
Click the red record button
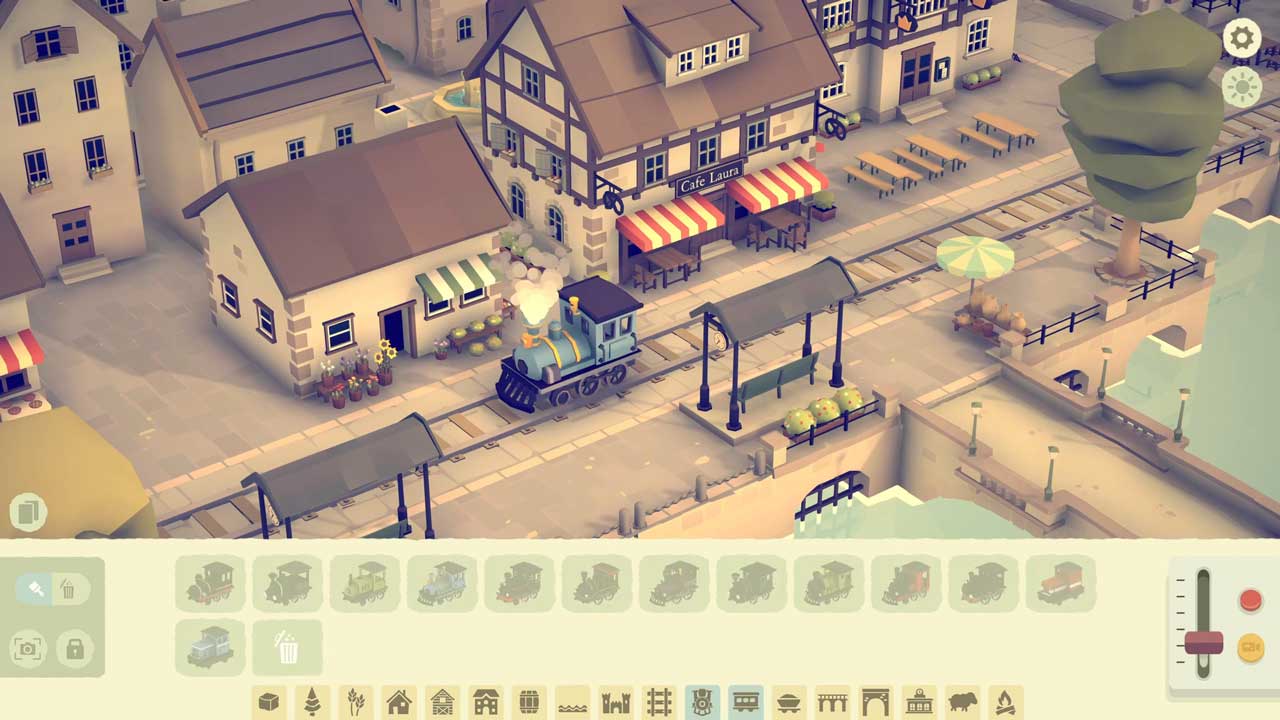pyautogui.click(x=1250, y=600)
